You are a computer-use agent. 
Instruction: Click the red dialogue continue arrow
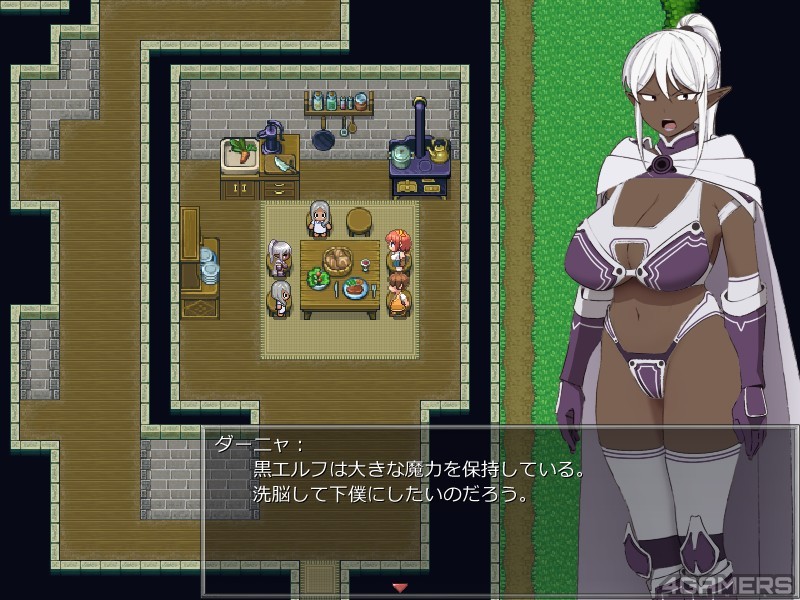tap(400, 587)
